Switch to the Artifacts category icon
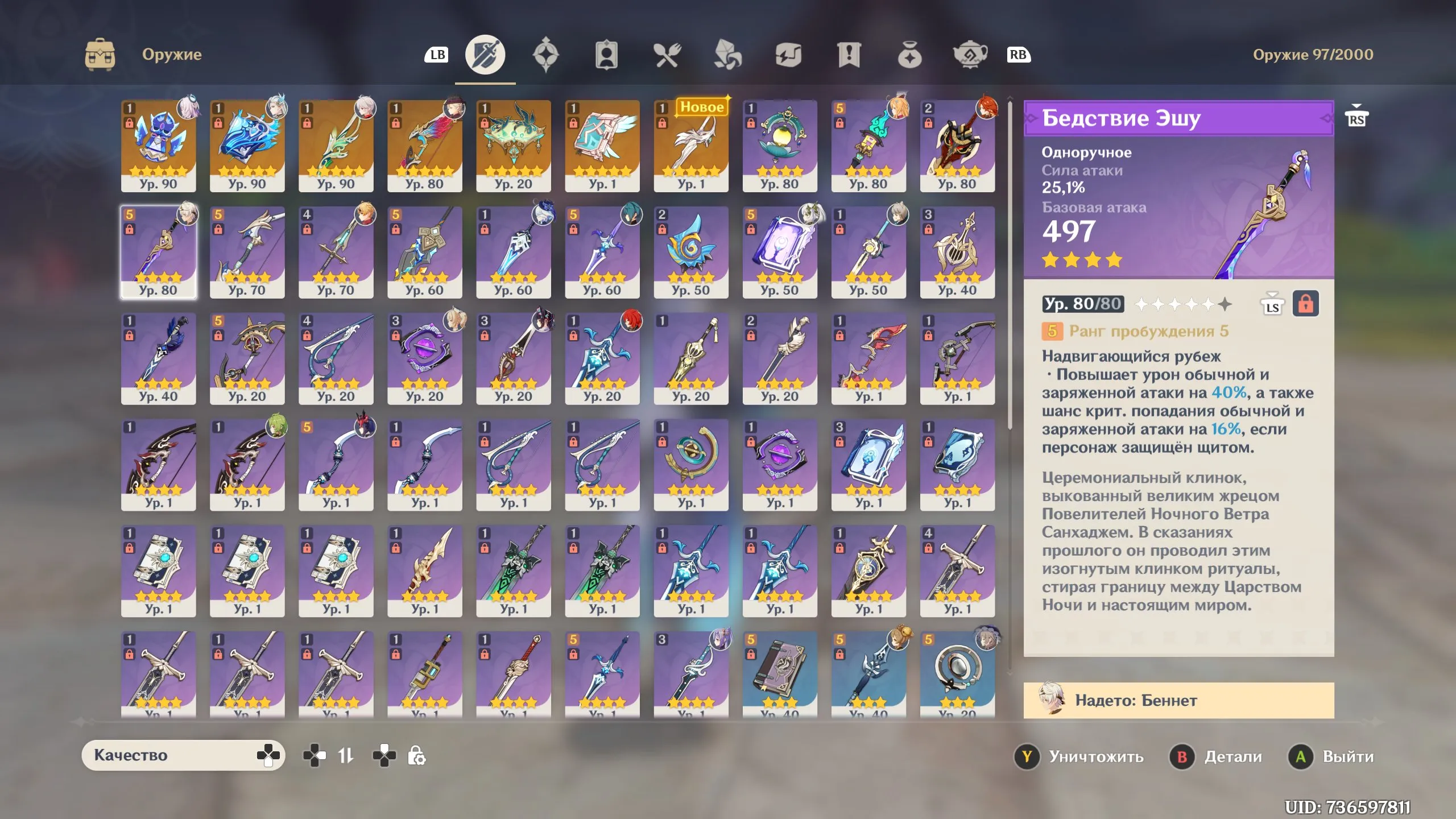This screenshot has width=1456, height=819. click(547, 55)
